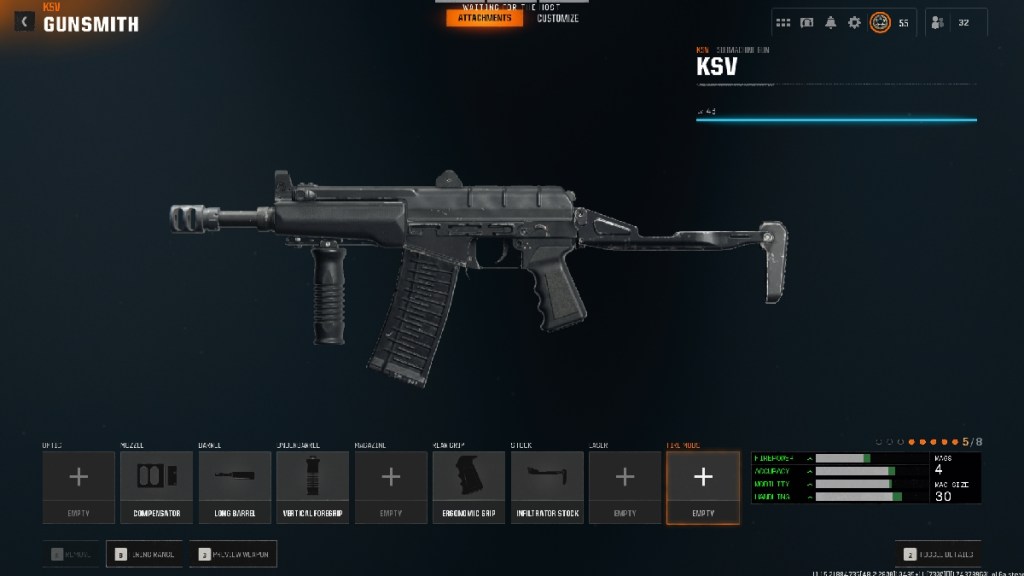Select the empty Optic attachment slot
Screen dimensions: 1024x576
[78, 487]
